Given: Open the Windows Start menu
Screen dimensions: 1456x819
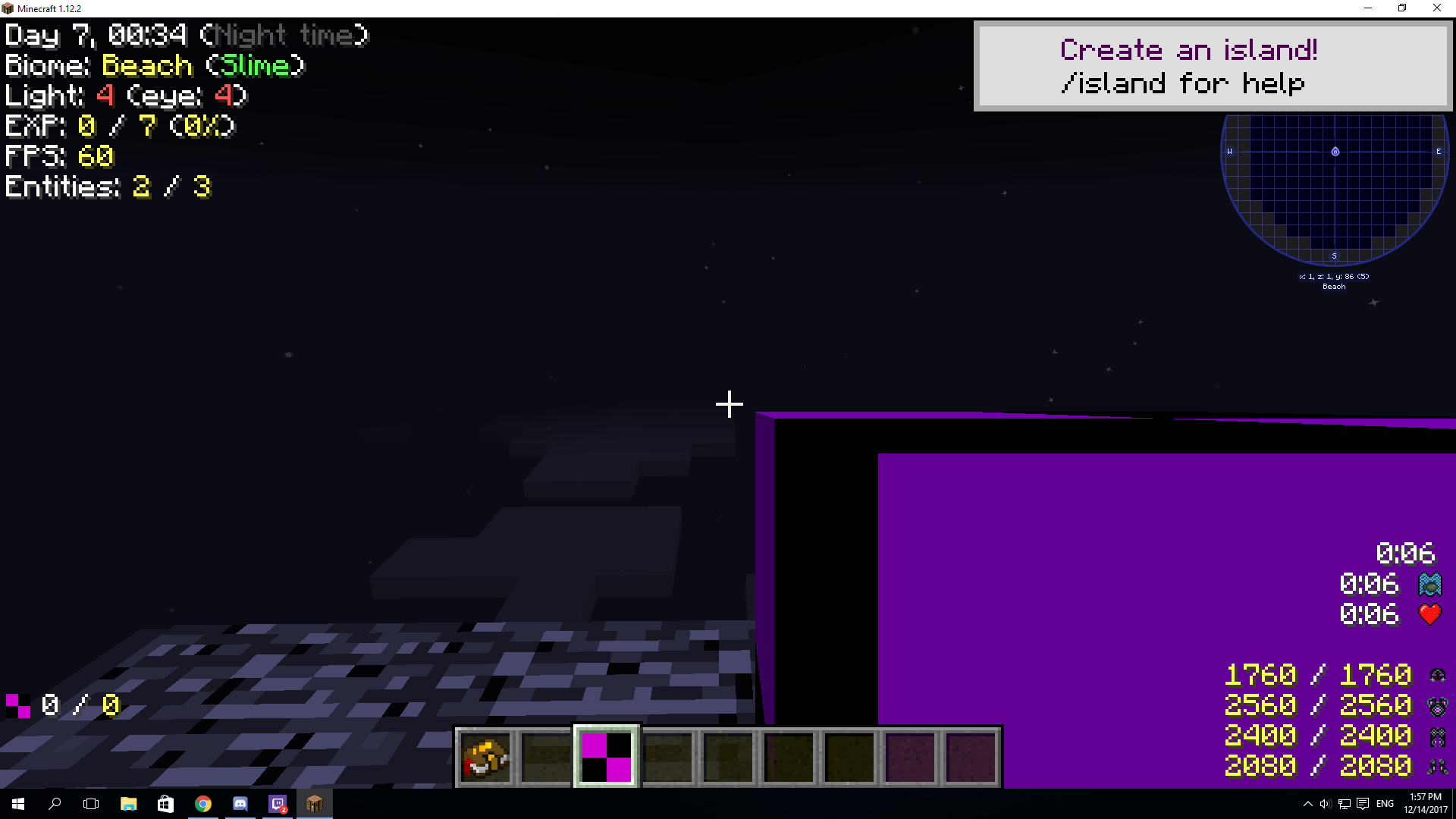Looking at the screenshot, I should (x=16, y=804).
